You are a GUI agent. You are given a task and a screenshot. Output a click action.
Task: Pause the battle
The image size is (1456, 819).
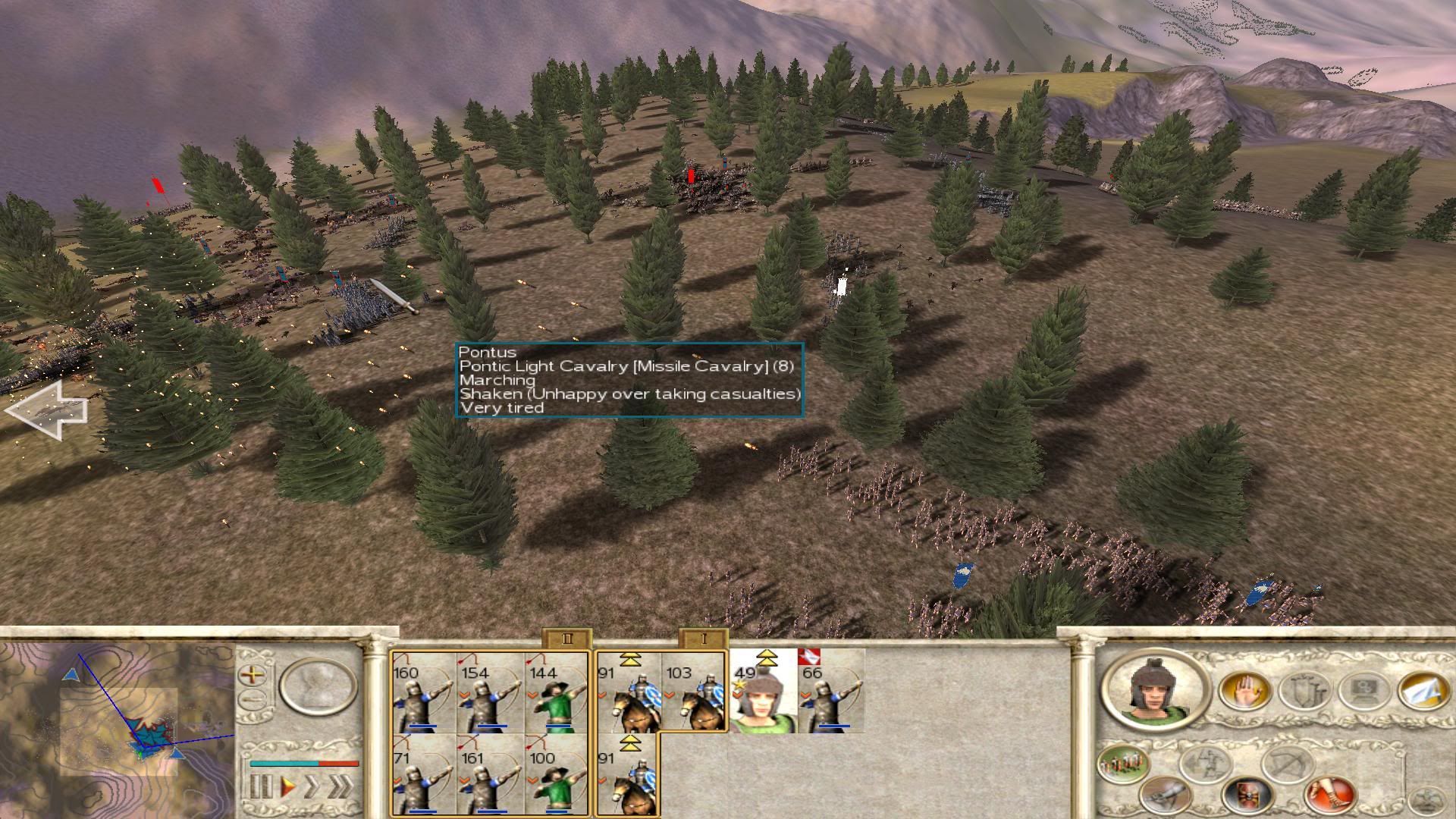click(x=260, y=787)
